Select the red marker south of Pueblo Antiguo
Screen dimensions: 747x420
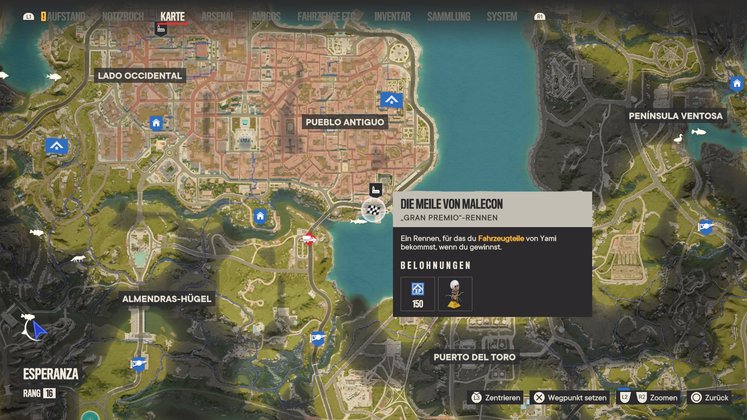tap(309, 238)
